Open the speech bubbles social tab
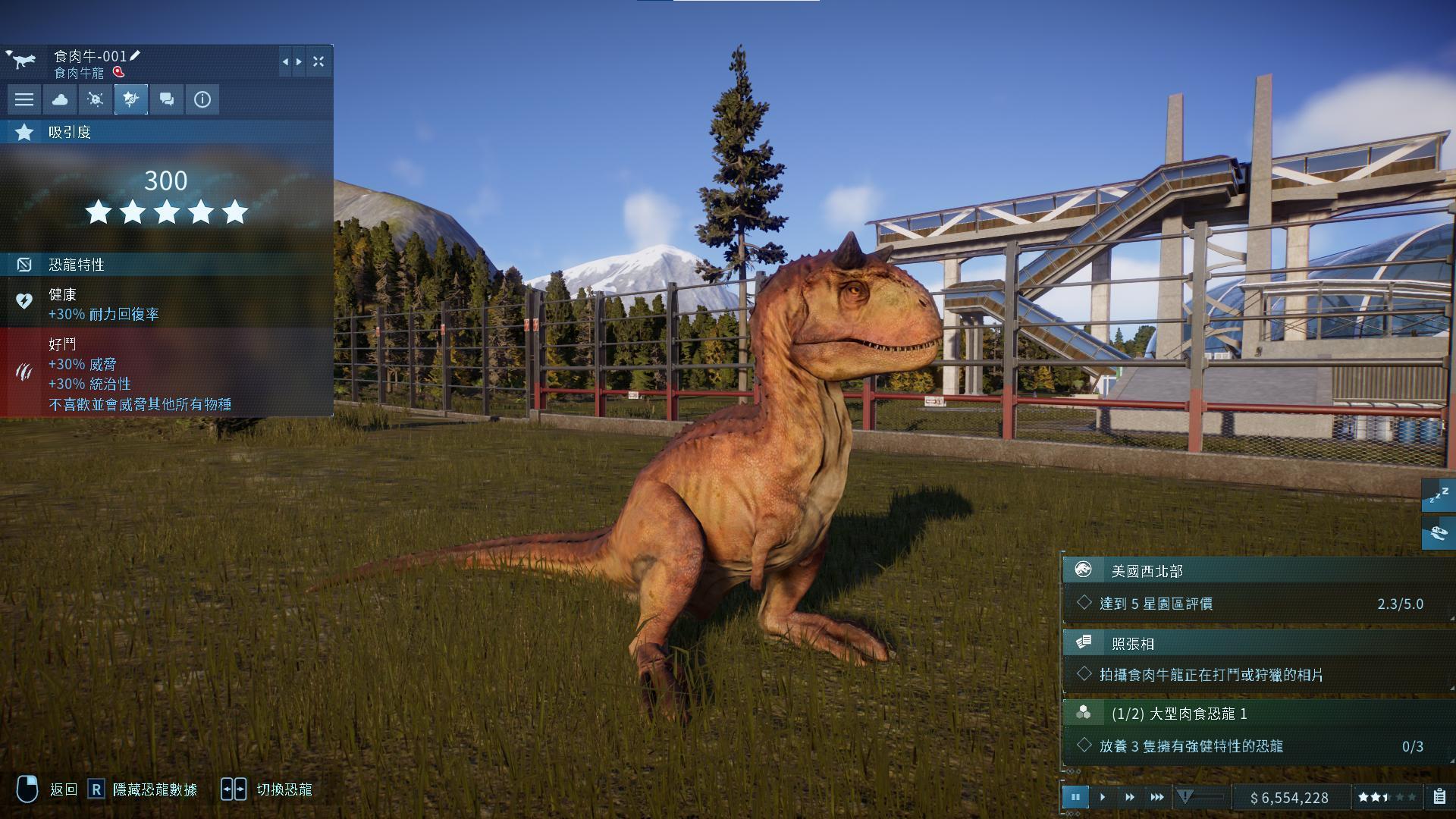 167,99
